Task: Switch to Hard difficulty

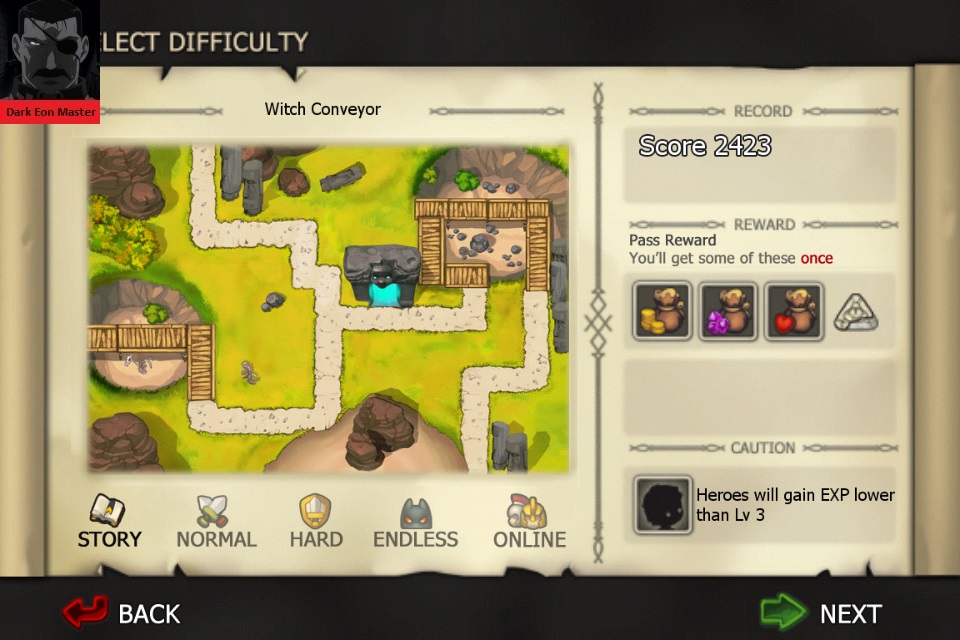Action: 316,522
